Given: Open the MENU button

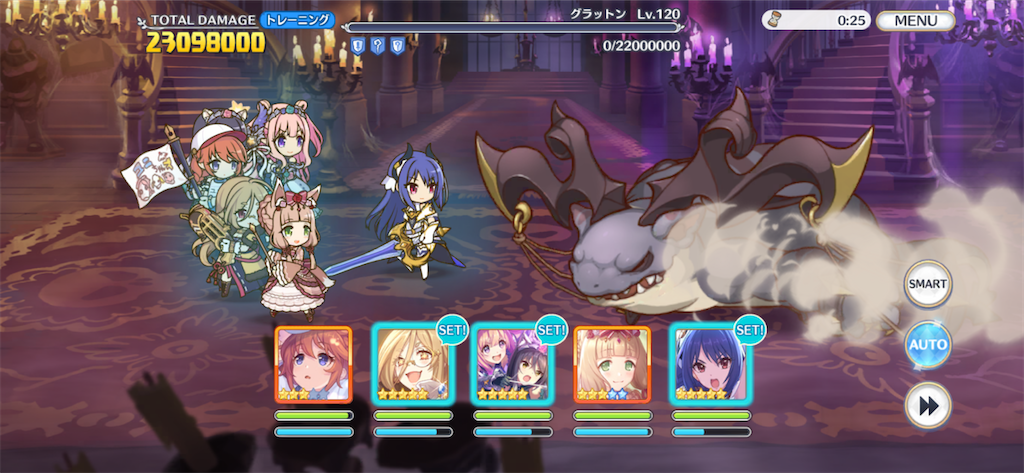Looking at the screenshot, I should [x=916, y=20].
